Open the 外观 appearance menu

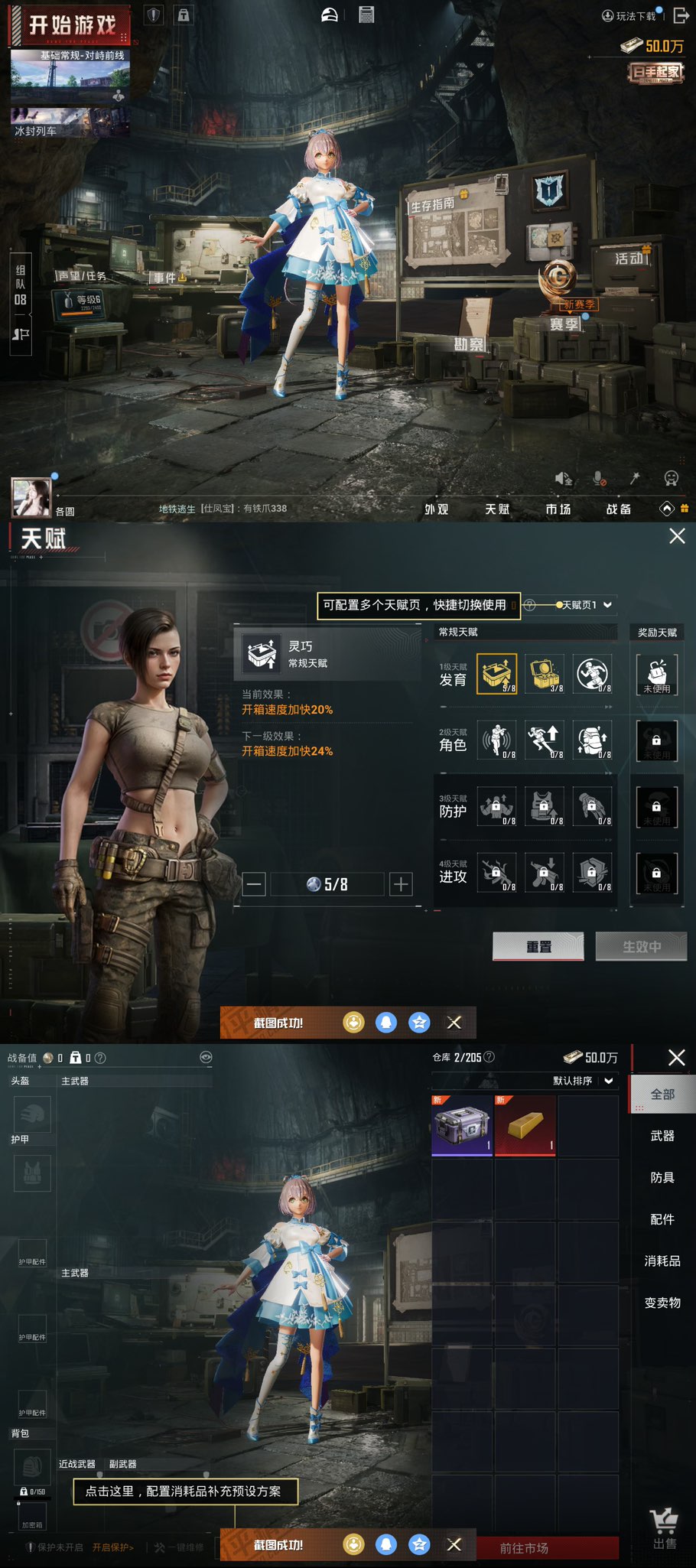pyautogui.click(x=437, y=509)
